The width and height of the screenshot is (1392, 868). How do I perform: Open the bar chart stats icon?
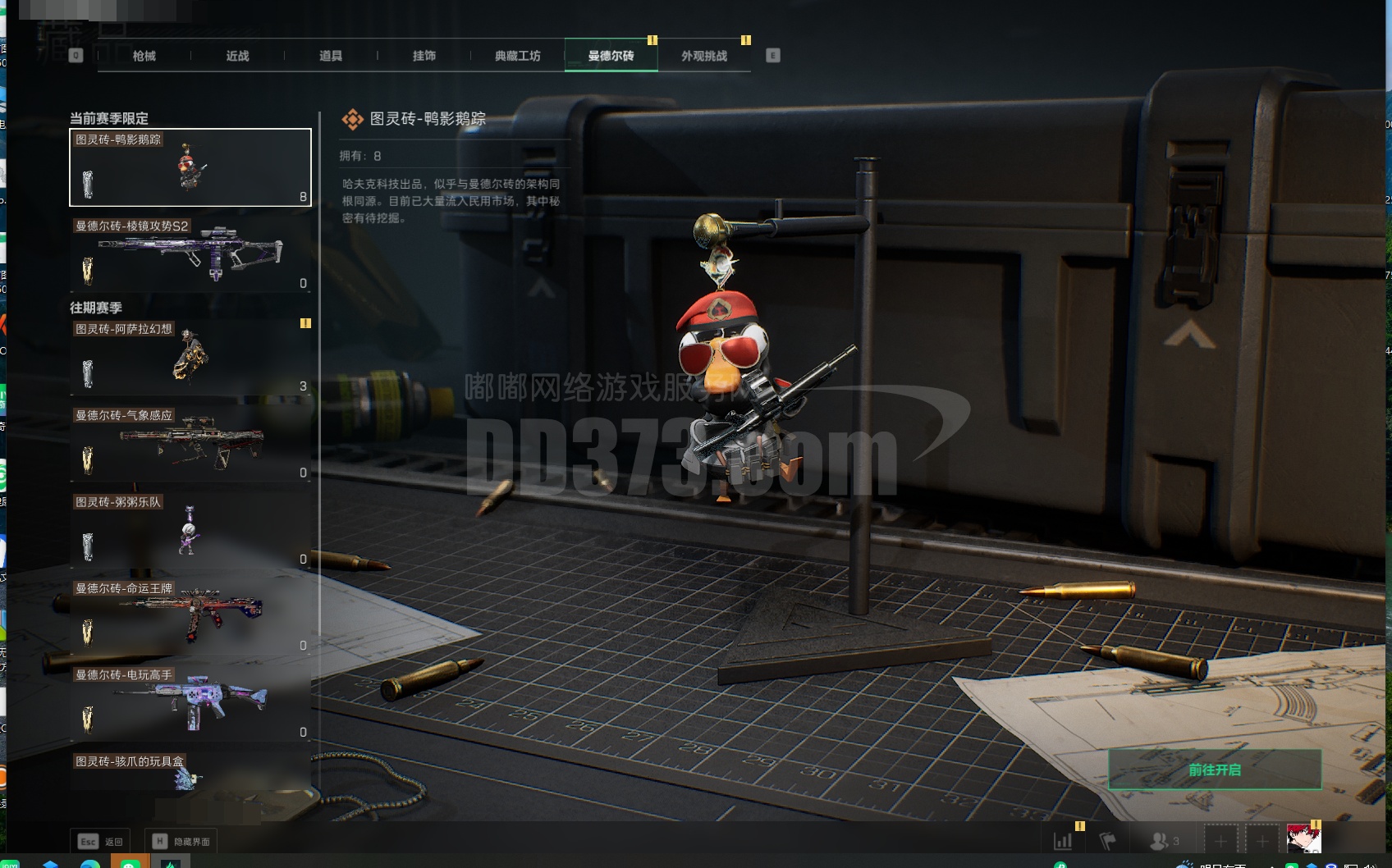pyautogui.click(x=1063, y=841)
